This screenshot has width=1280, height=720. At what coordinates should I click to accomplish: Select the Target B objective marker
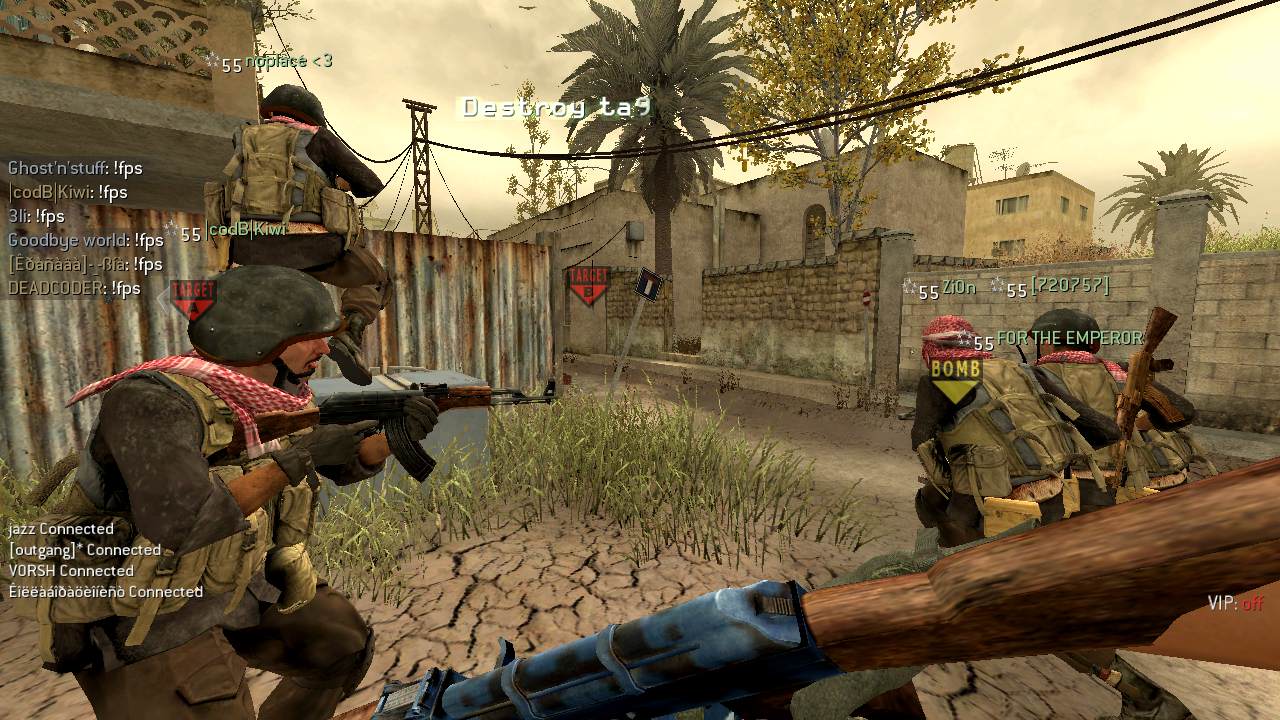588,285
